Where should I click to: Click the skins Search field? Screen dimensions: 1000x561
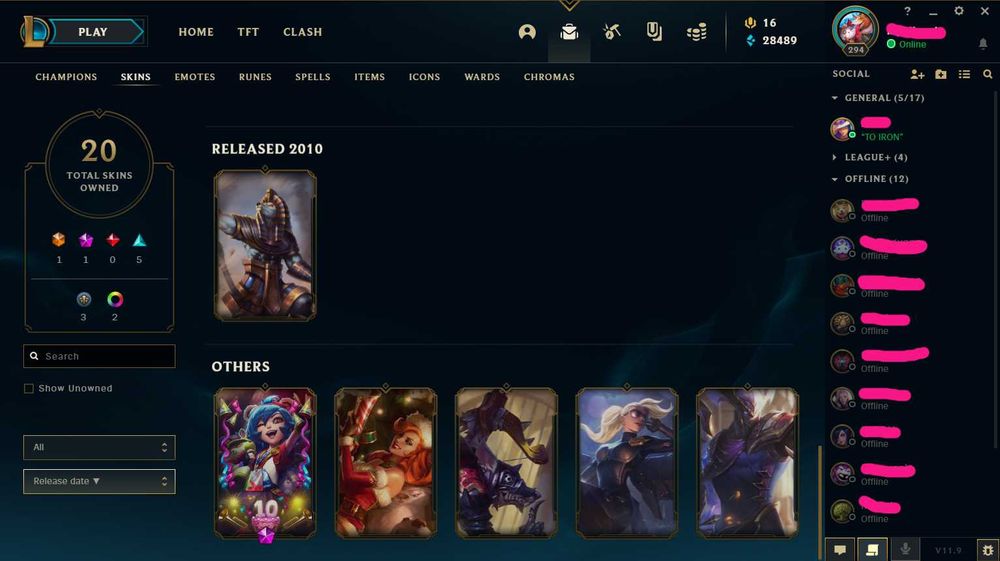[x=100, y=356]
